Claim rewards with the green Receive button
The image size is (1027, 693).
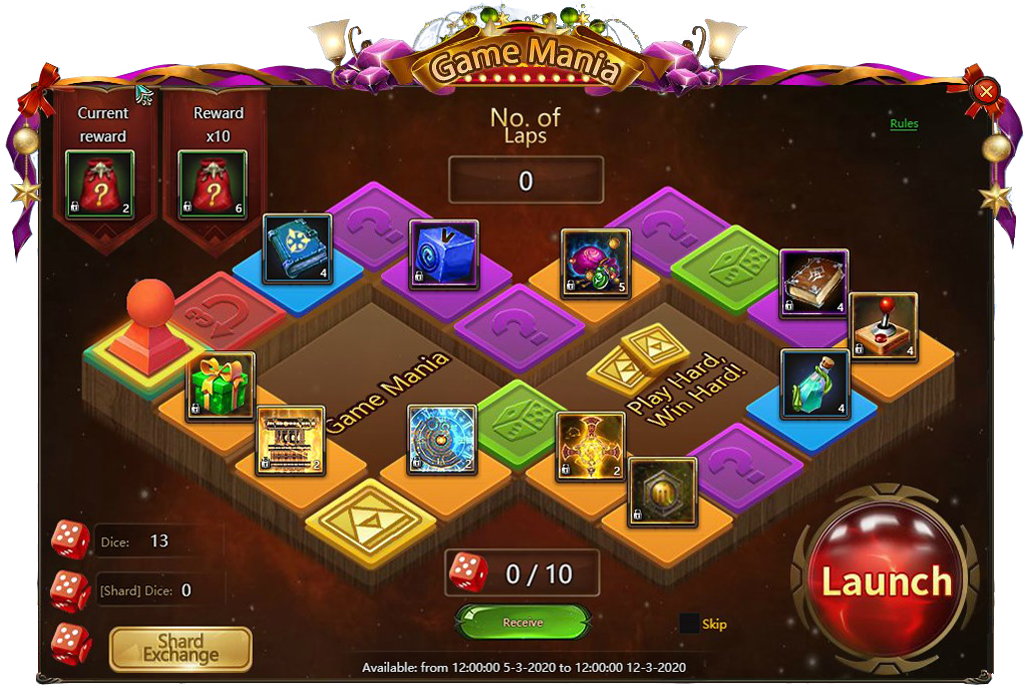523,622
